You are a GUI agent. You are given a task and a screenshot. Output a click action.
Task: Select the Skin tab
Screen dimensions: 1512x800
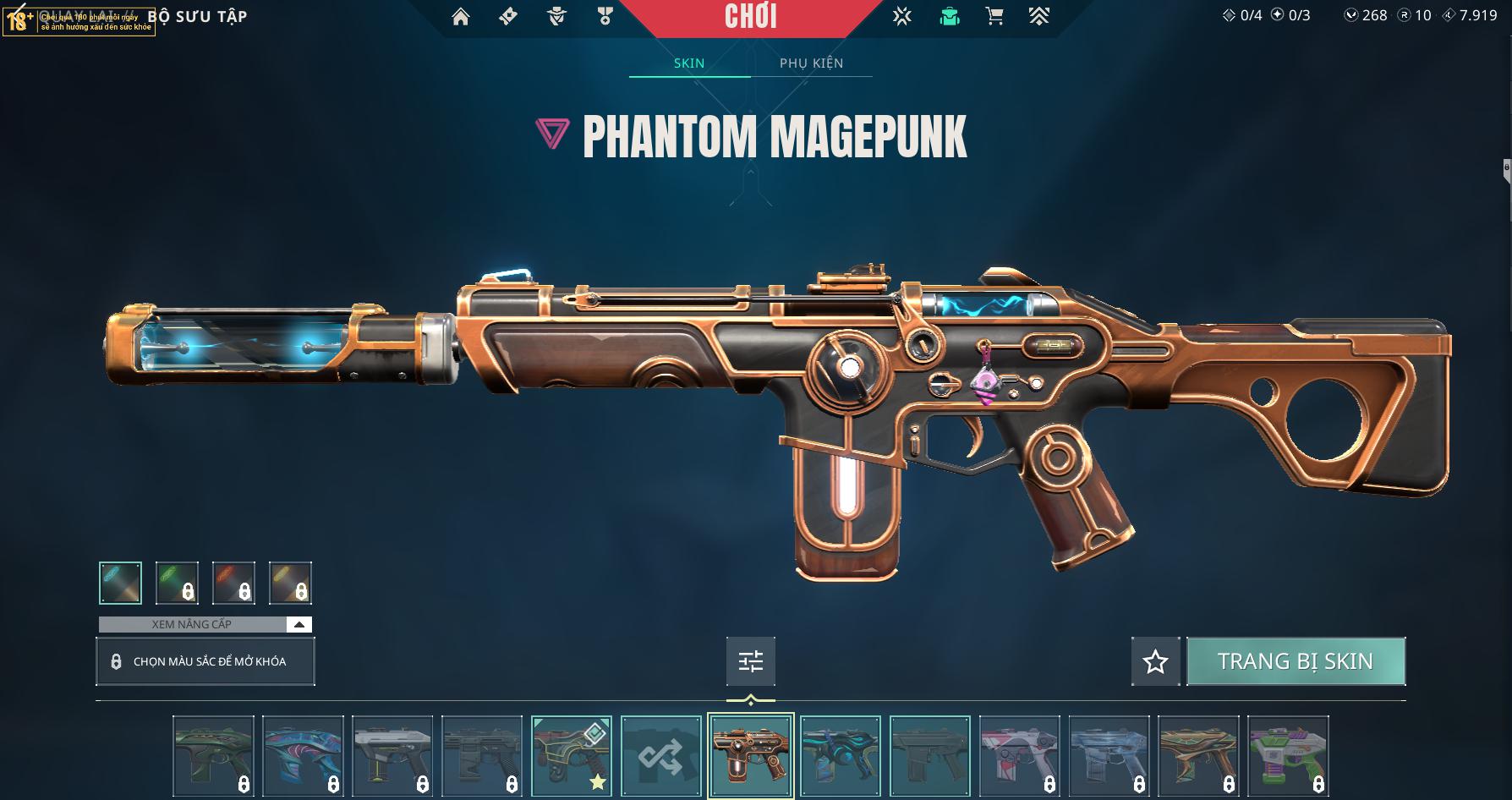click(688, 63)
